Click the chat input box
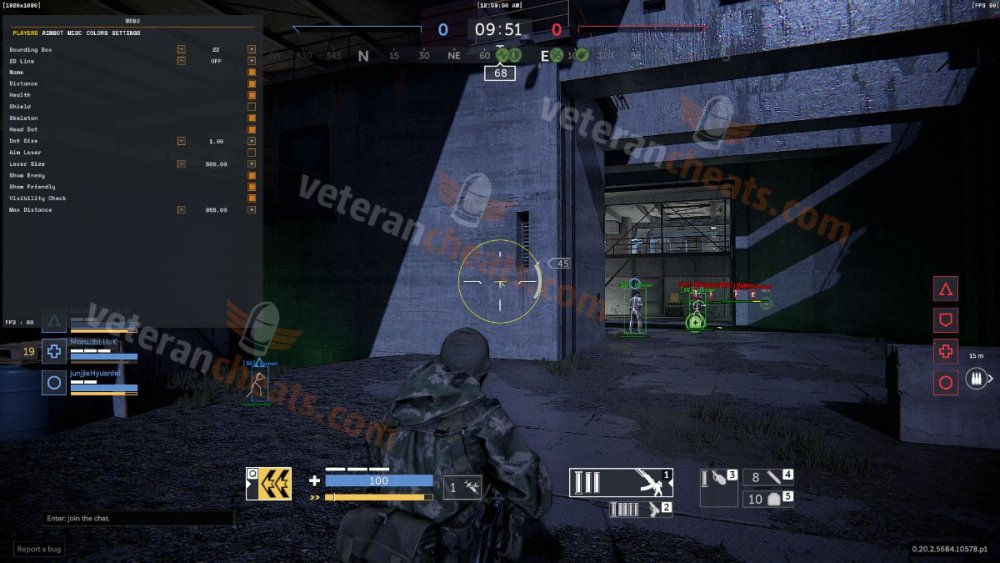The image size is (1000, 563). (x=138, y=519)
